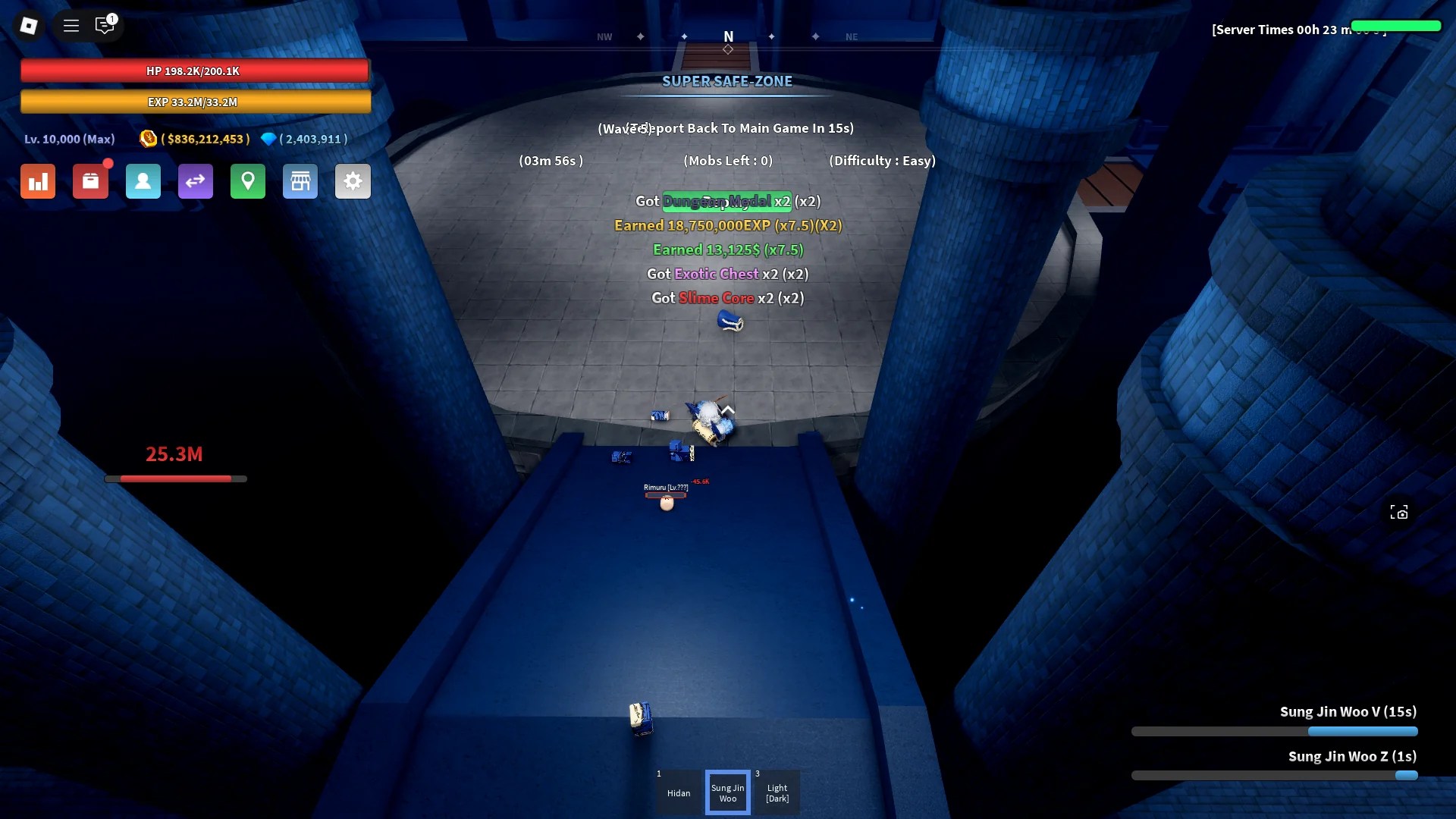
Task: Open the player profile icon
Action: [143, 181]
